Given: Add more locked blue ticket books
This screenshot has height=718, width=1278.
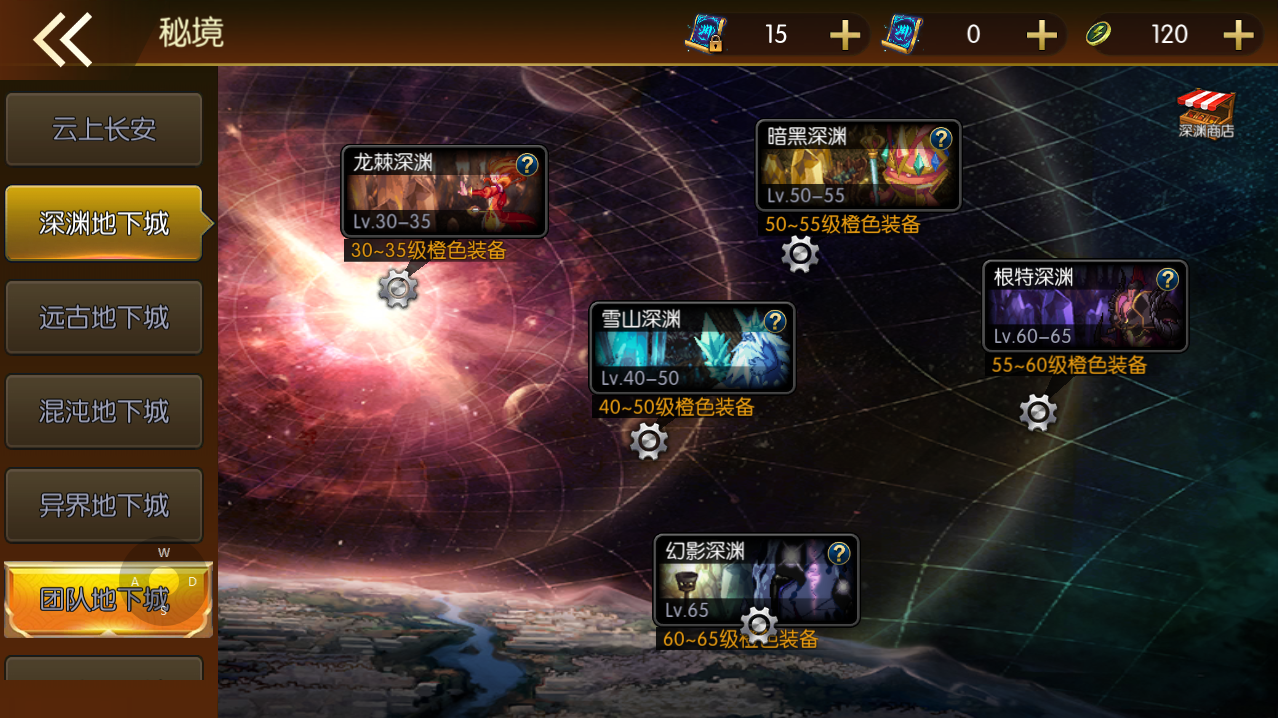Looking at the screenshot, I should coord(845,35).
